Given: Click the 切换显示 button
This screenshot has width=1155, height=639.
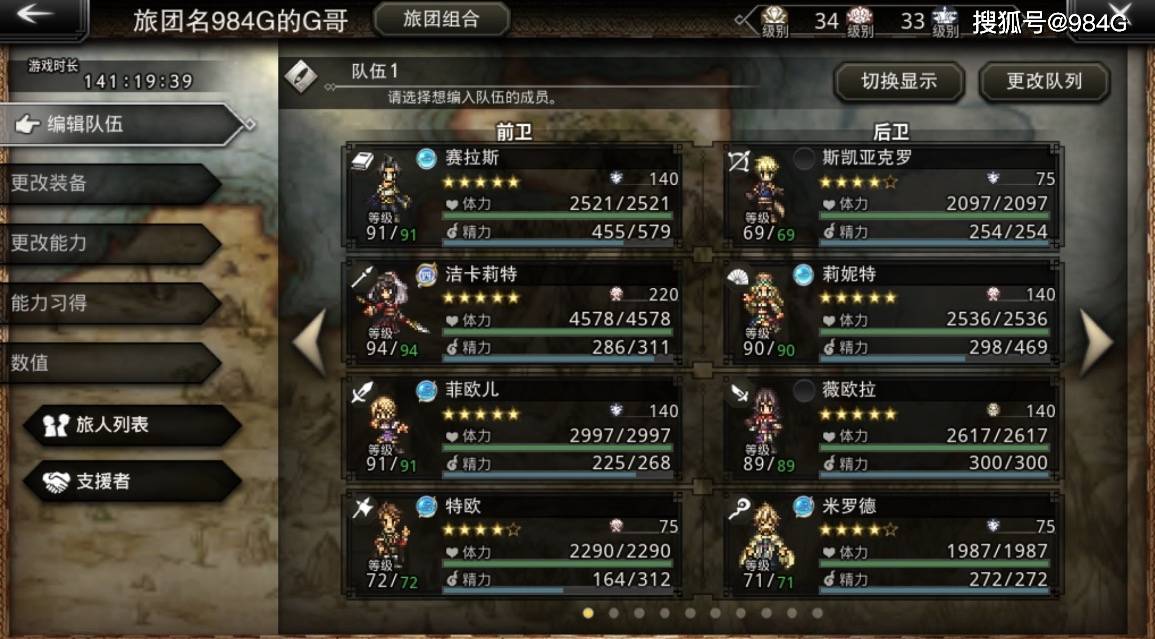Looking at the screenshot, I should [x=898, y=82].
